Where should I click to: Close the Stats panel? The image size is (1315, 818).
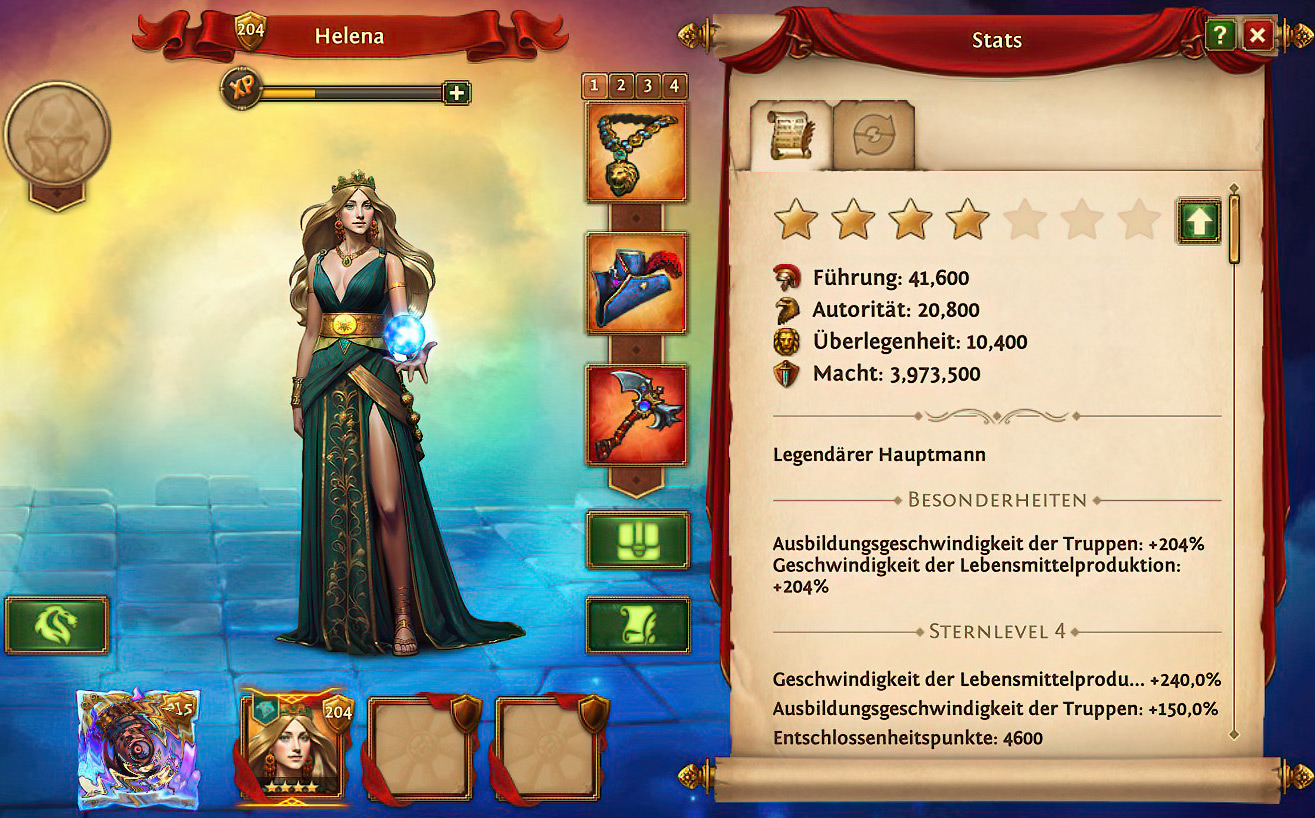(1257, 37)
